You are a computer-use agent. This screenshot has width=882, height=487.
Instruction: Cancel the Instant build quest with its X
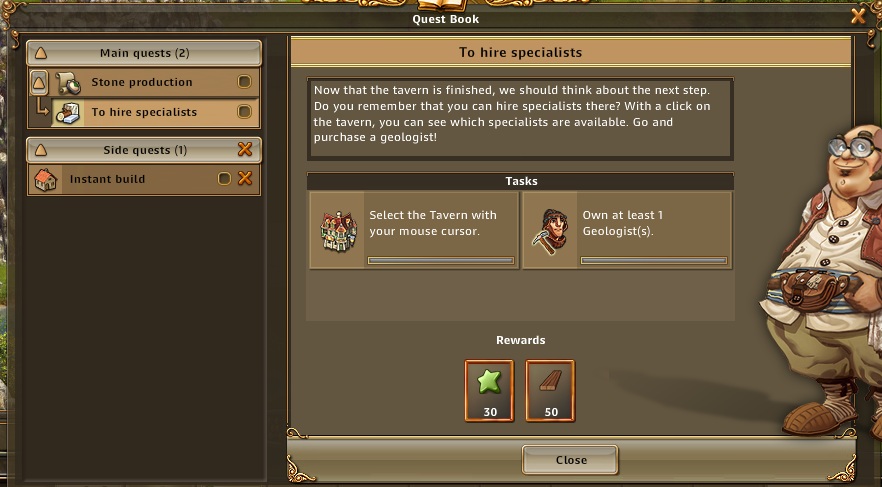[244, 179]
